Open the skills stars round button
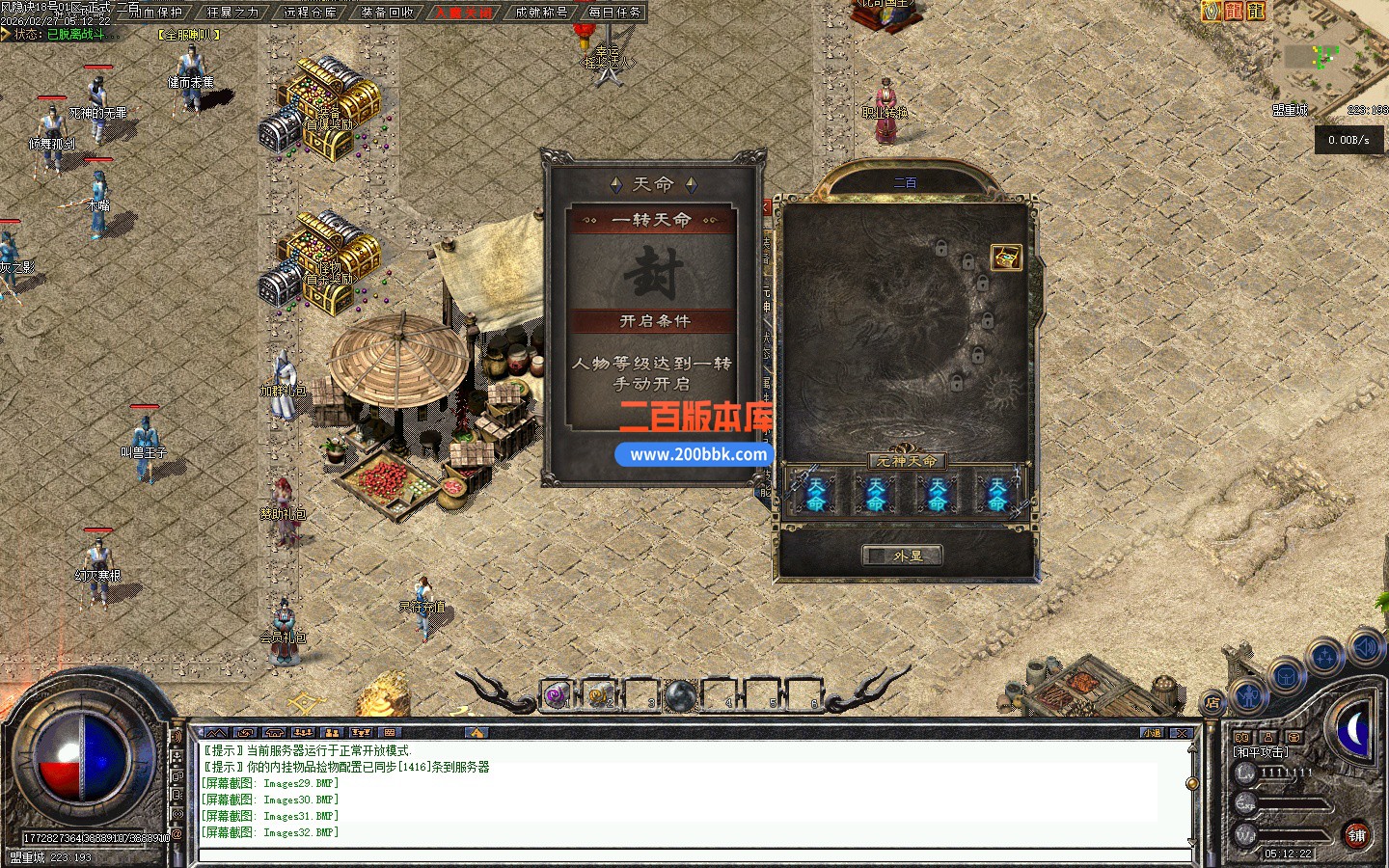Image resolution: width=1389 pixels, height=868 pixels. pyautogui.click(x=1325, y=658)
